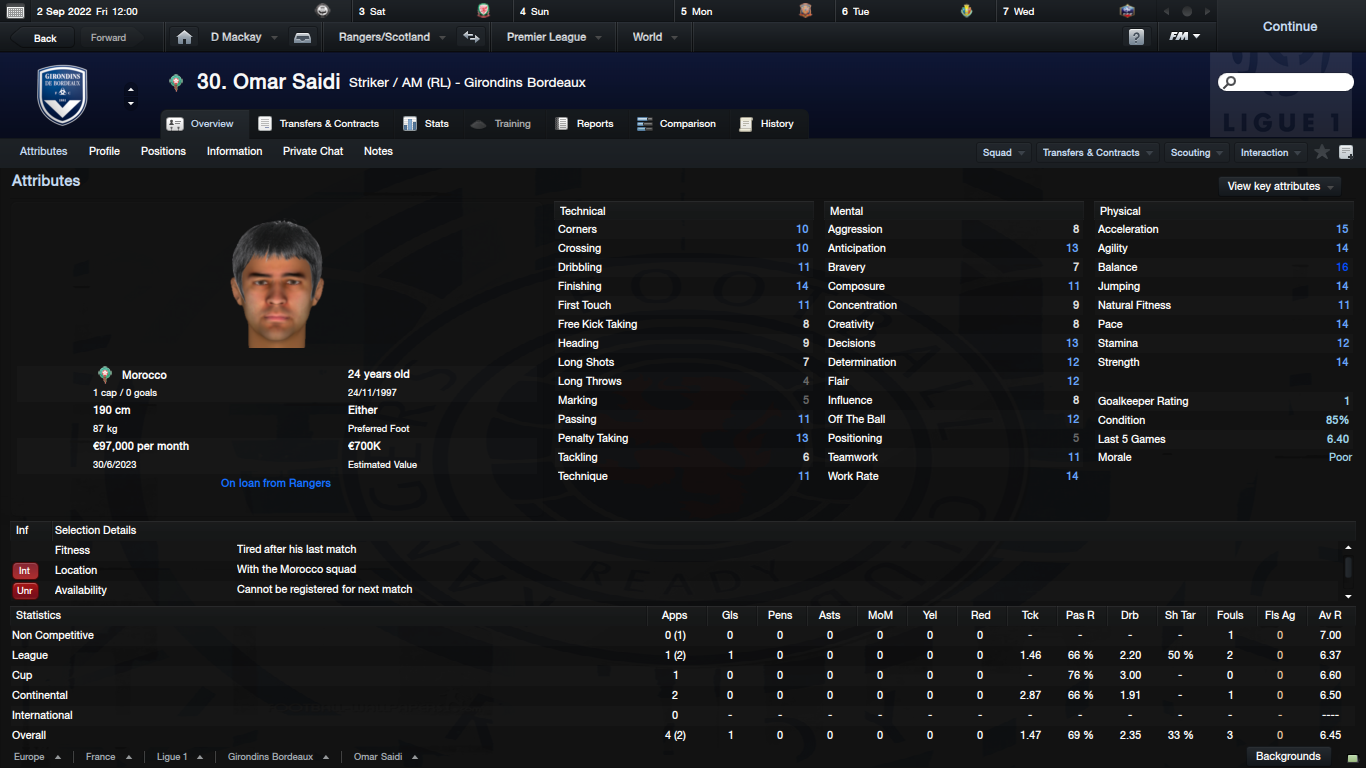The image size is (1366, 768).
Task: Show the History tab
Action: point(766,124)
